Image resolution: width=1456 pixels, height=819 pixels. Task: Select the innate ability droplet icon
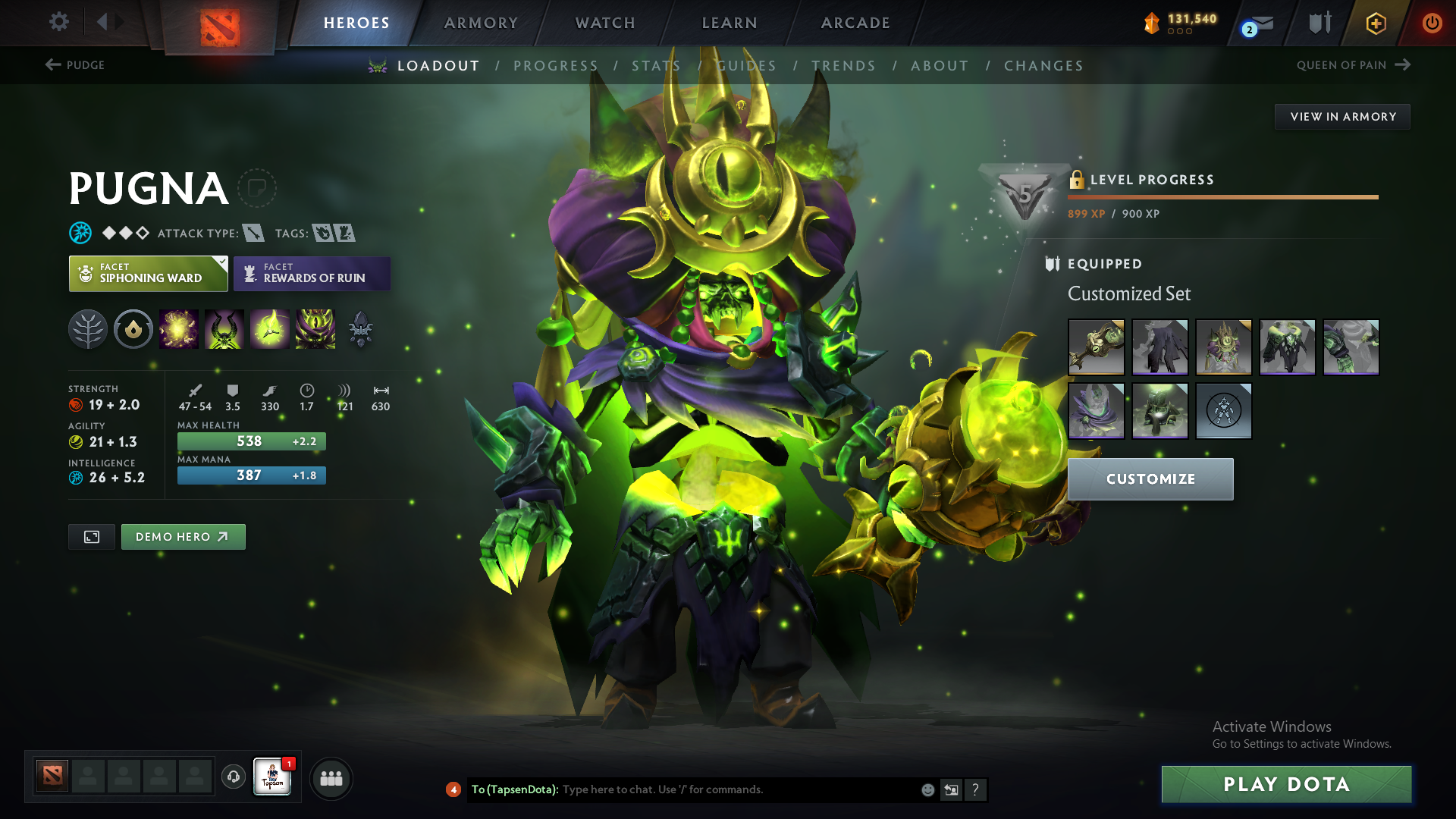(x=133, y=329)
